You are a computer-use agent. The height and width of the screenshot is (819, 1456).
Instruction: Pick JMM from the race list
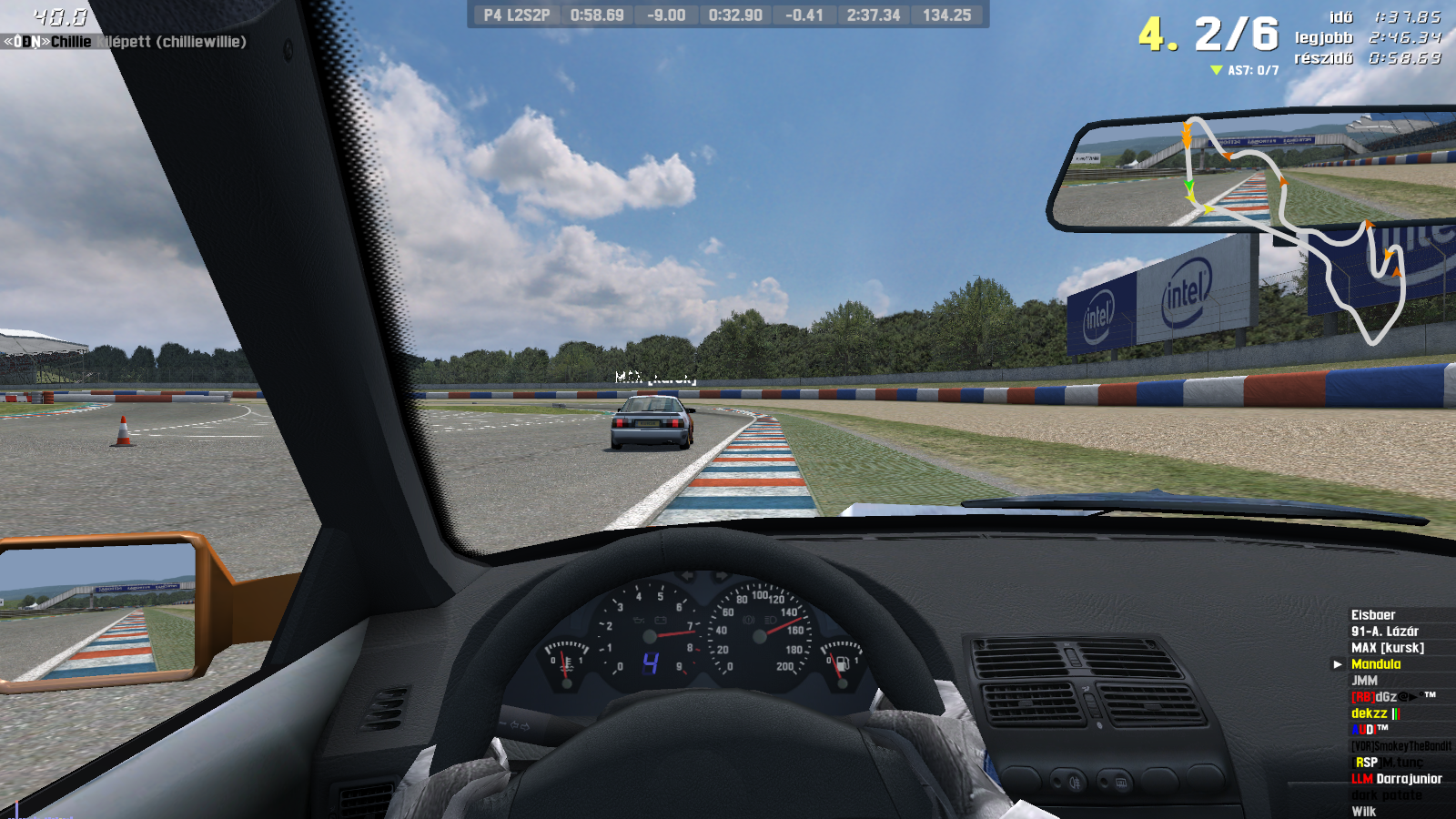click(x=1364, y=681)
